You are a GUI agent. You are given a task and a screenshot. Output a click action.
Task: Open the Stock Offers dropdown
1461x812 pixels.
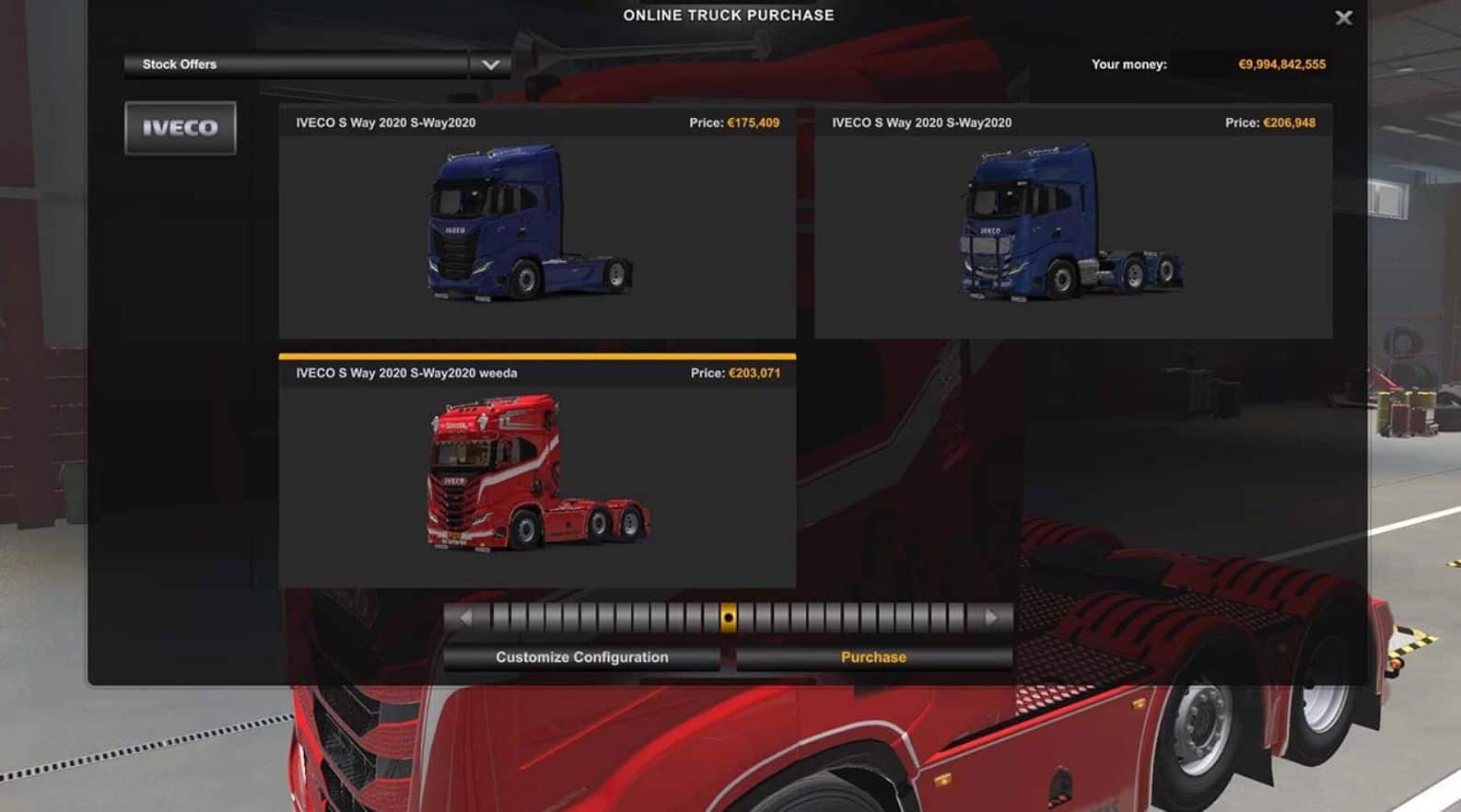[490, 64]
